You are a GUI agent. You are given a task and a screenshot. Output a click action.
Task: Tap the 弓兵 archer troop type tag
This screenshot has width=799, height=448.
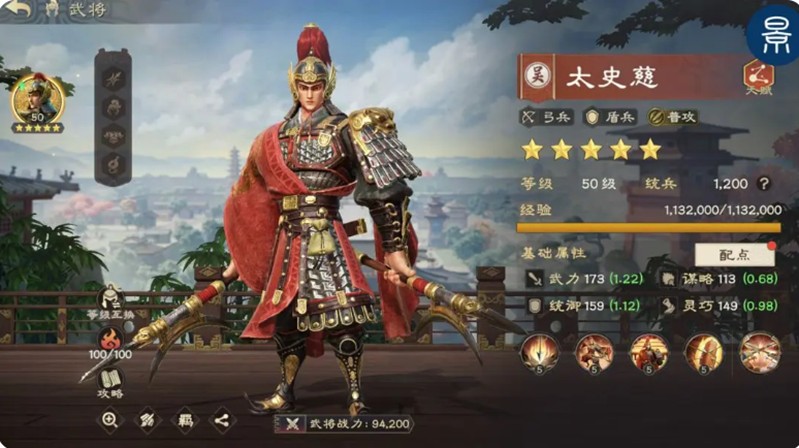click(x=544, y=117)
